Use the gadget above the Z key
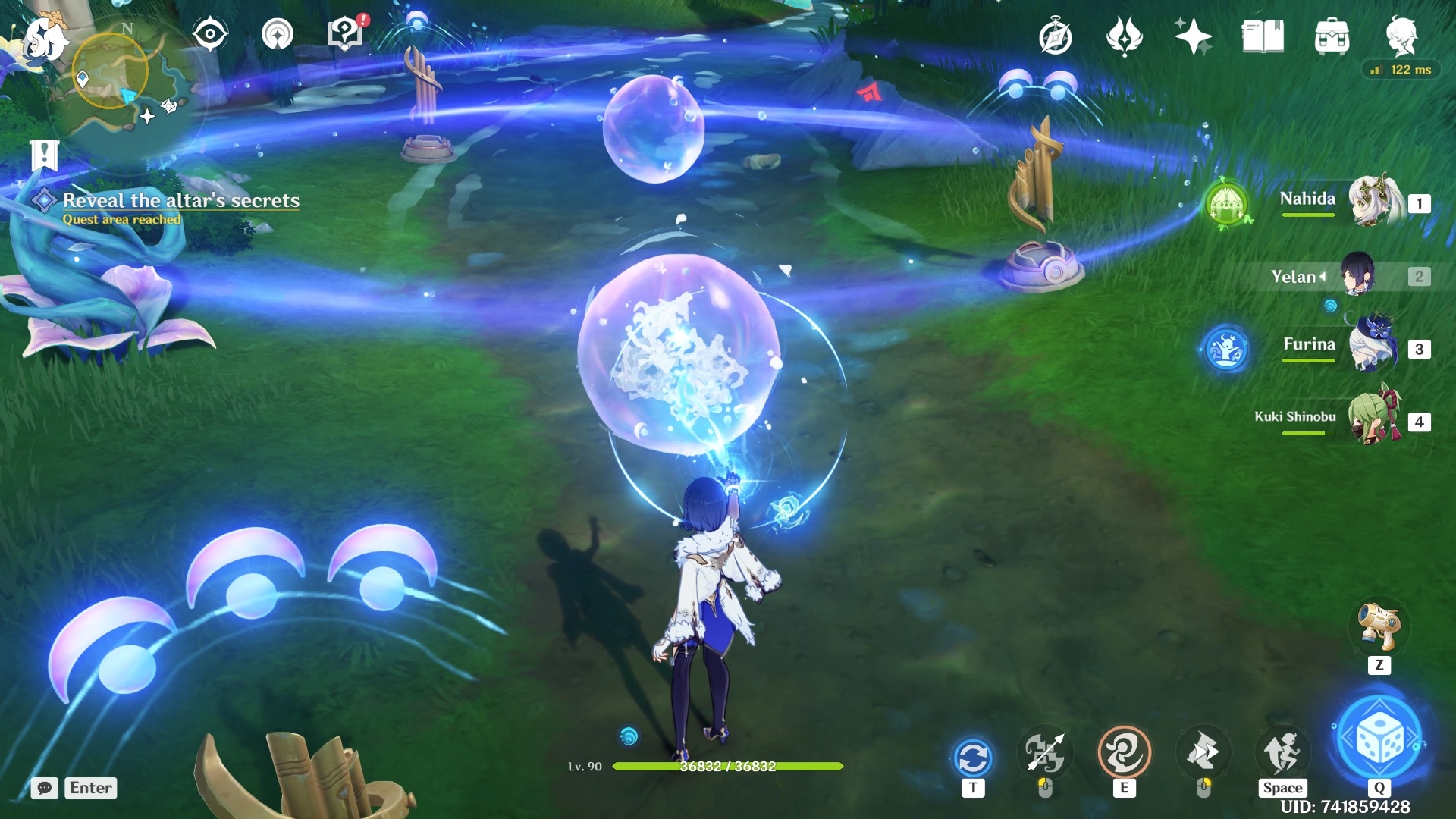 1379,626
